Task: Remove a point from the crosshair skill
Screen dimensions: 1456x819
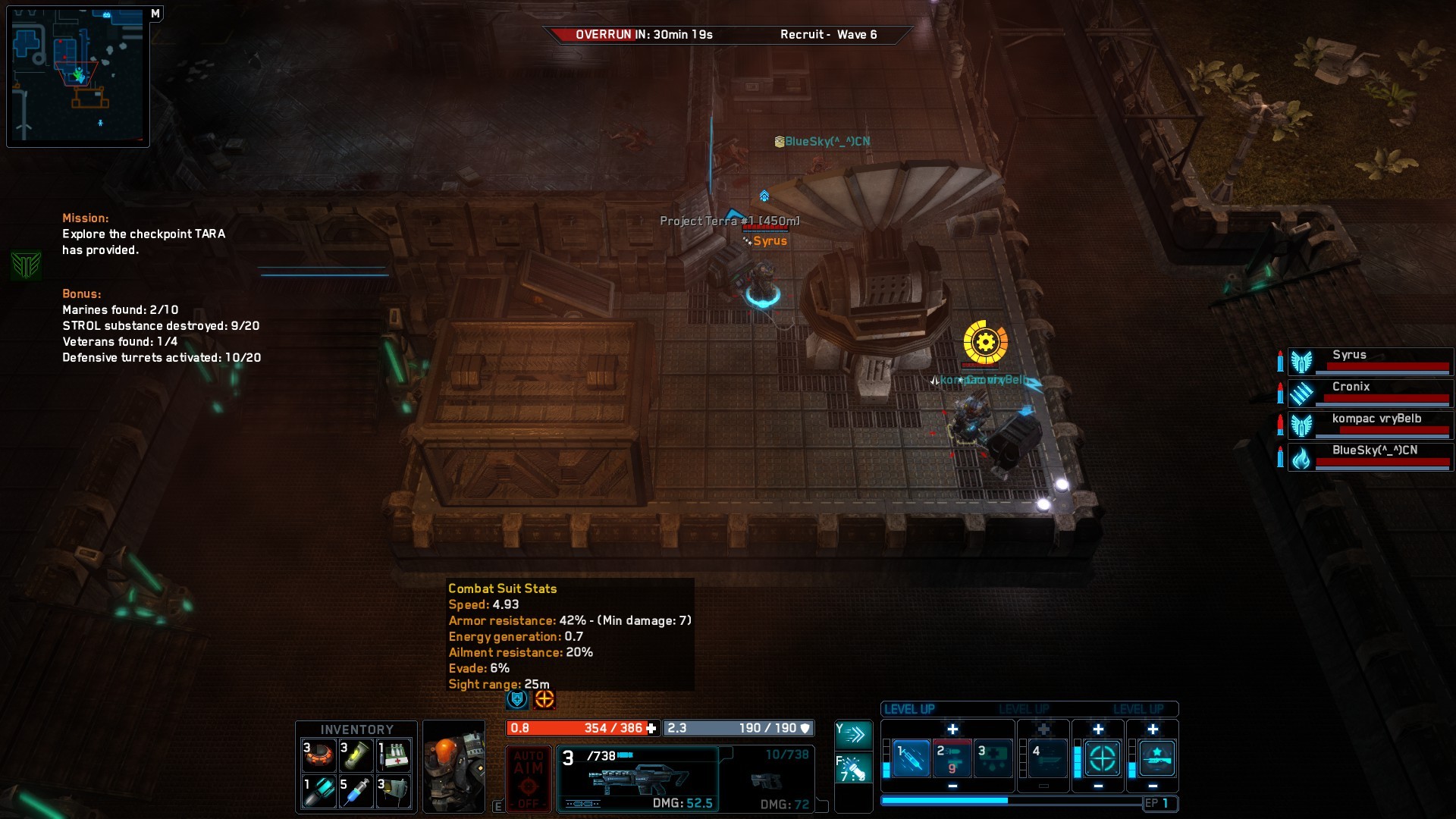Action: (x=1098, y=786)
